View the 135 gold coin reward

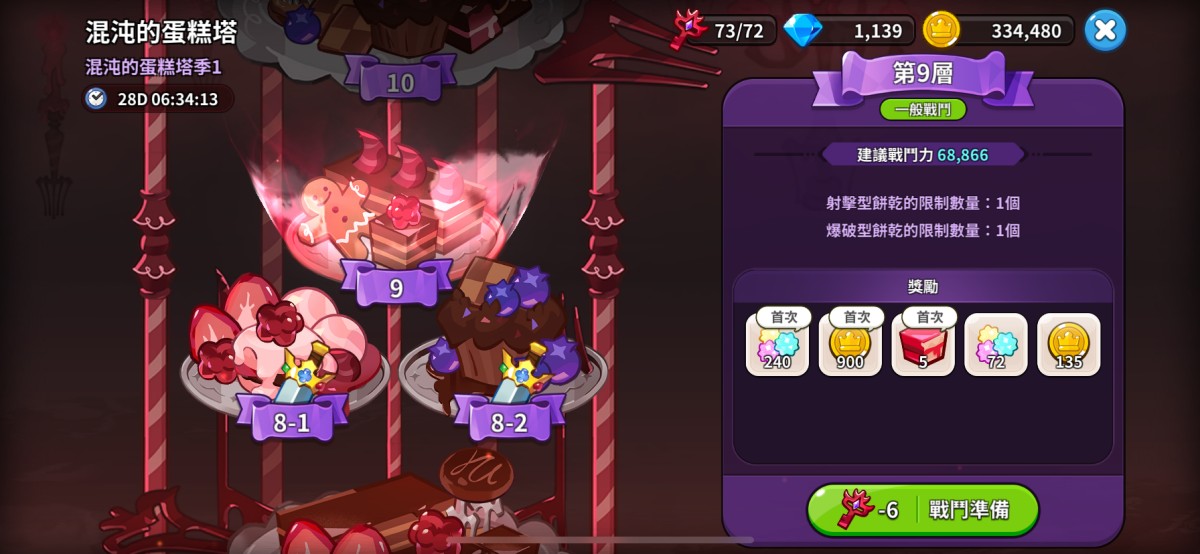[x=1069, y=345]
